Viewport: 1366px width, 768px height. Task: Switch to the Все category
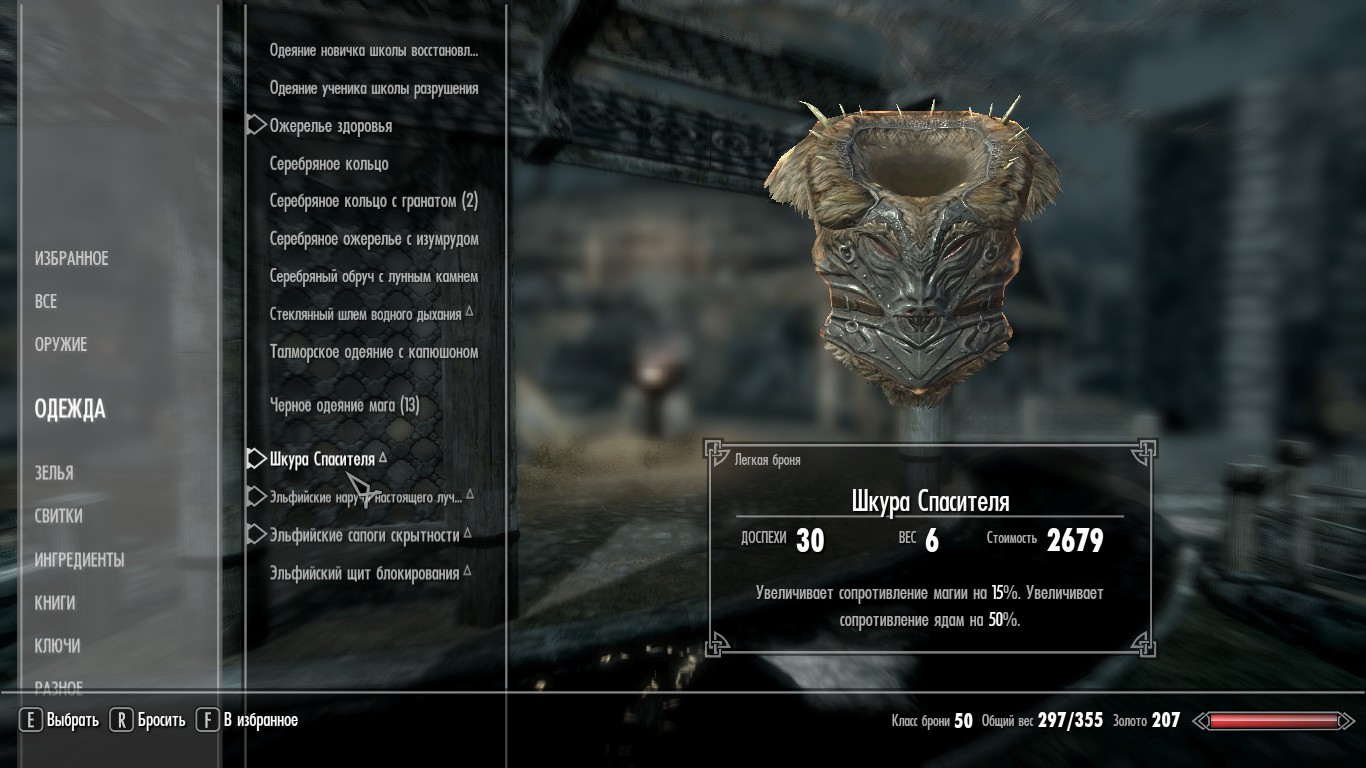tap(46, 302)
